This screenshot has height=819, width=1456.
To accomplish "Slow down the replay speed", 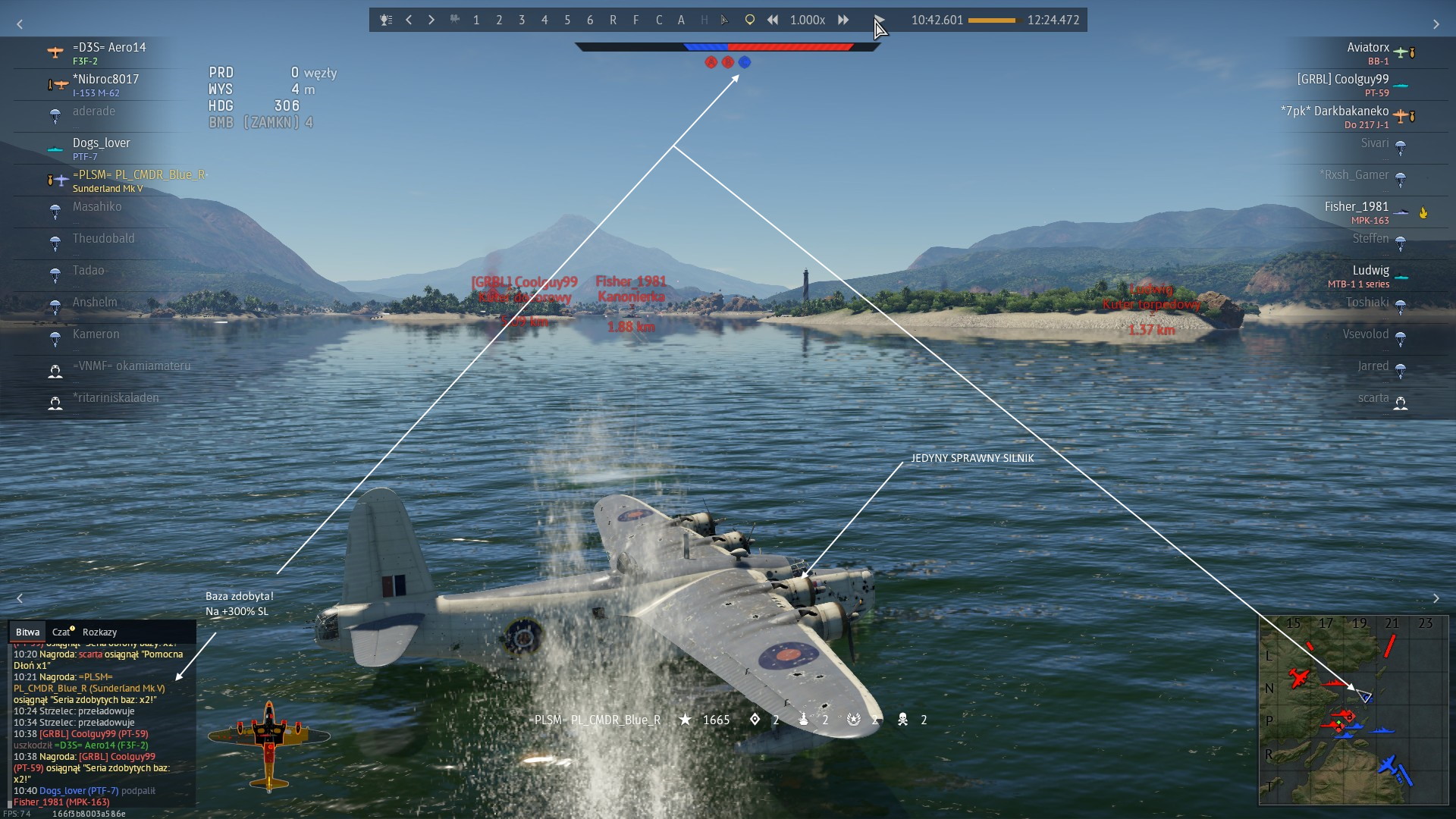I will 772,20.
